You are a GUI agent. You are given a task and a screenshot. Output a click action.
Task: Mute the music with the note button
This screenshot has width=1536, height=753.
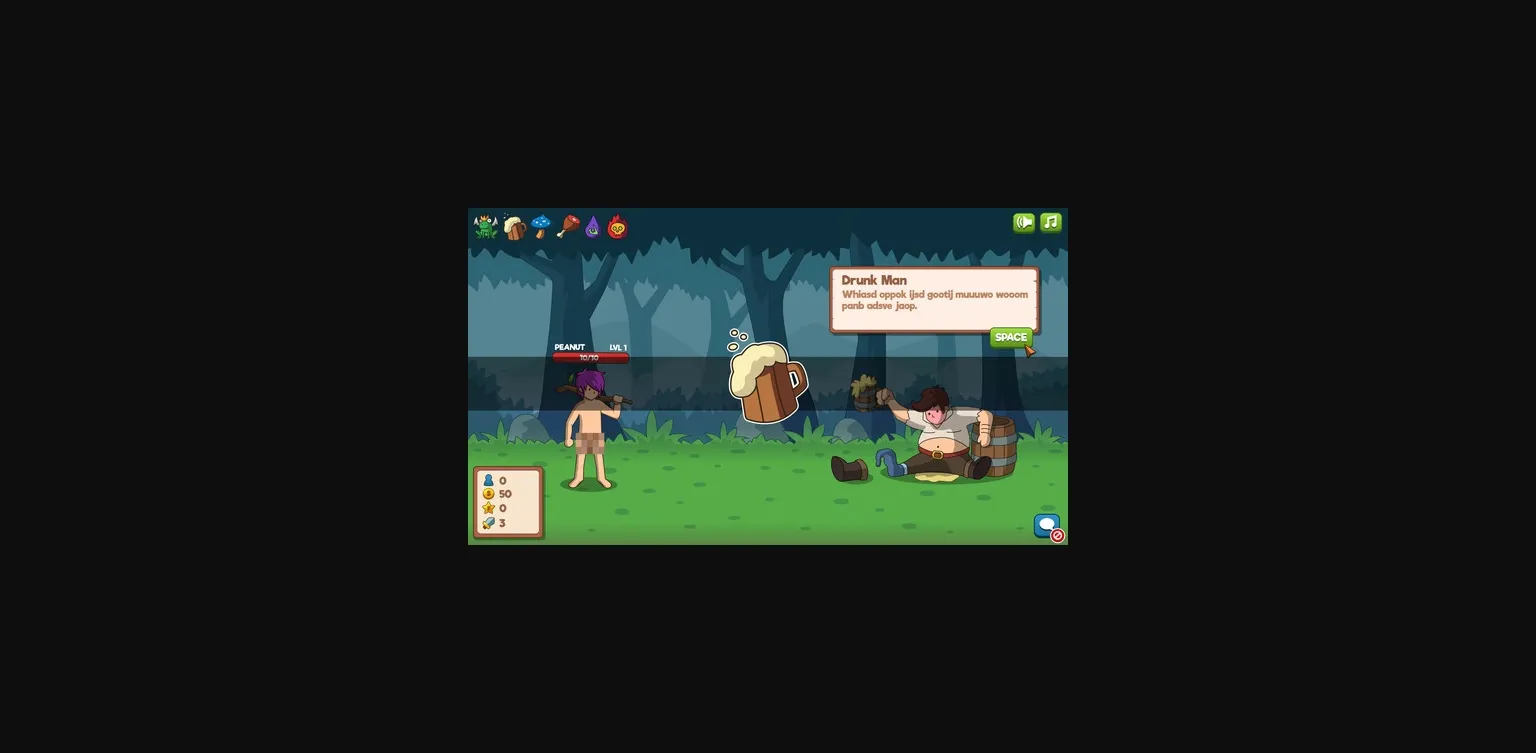1050,221
